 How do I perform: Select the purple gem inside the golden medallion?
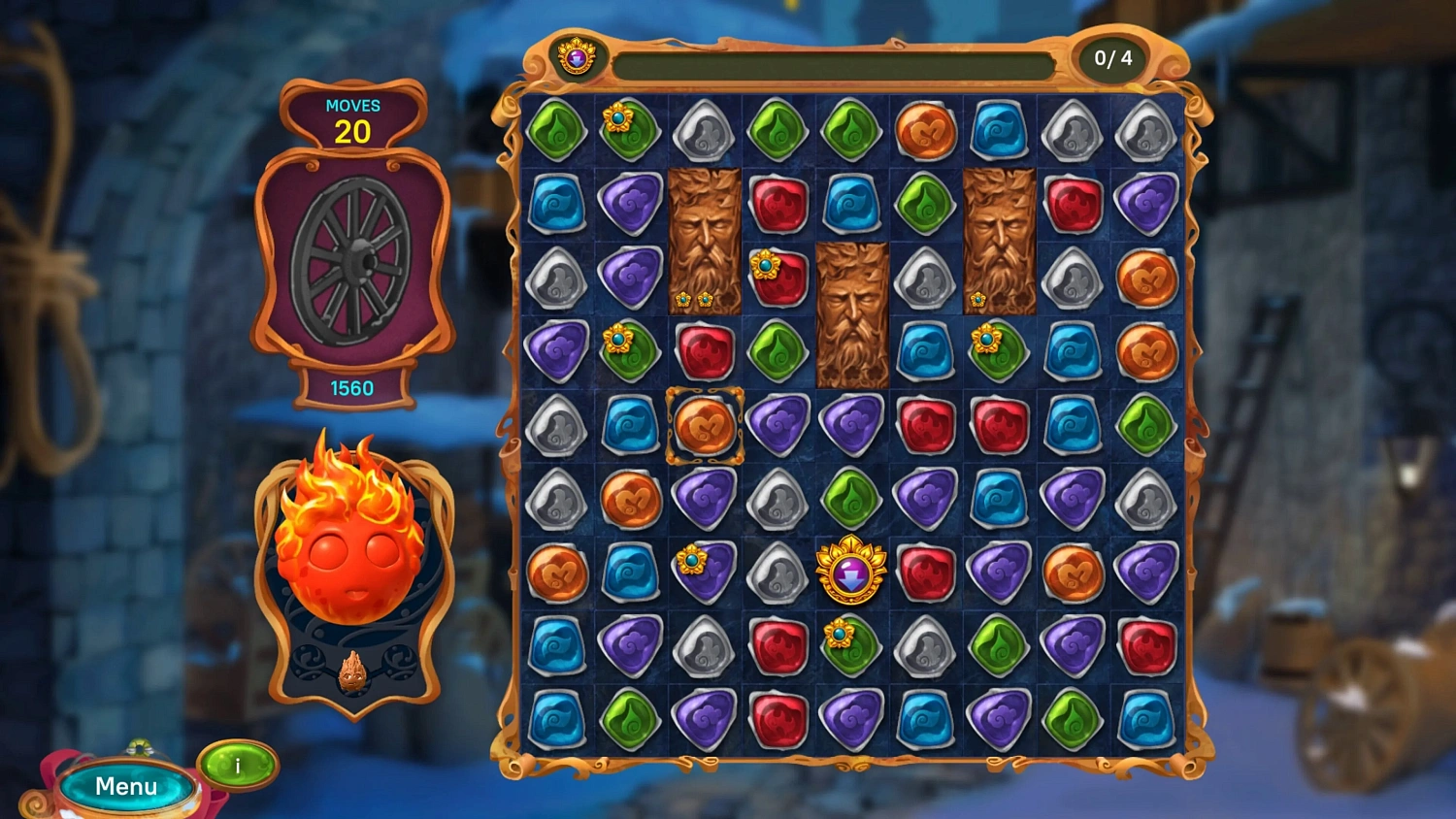(850, 573)
